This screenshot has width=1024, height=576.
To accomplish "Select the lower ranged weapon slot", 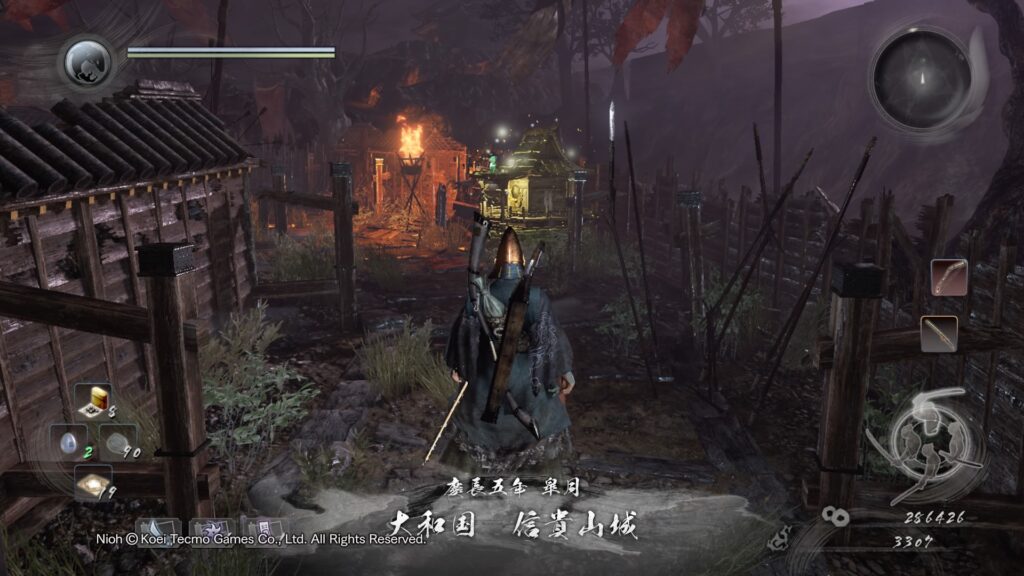I will point(939,333).
